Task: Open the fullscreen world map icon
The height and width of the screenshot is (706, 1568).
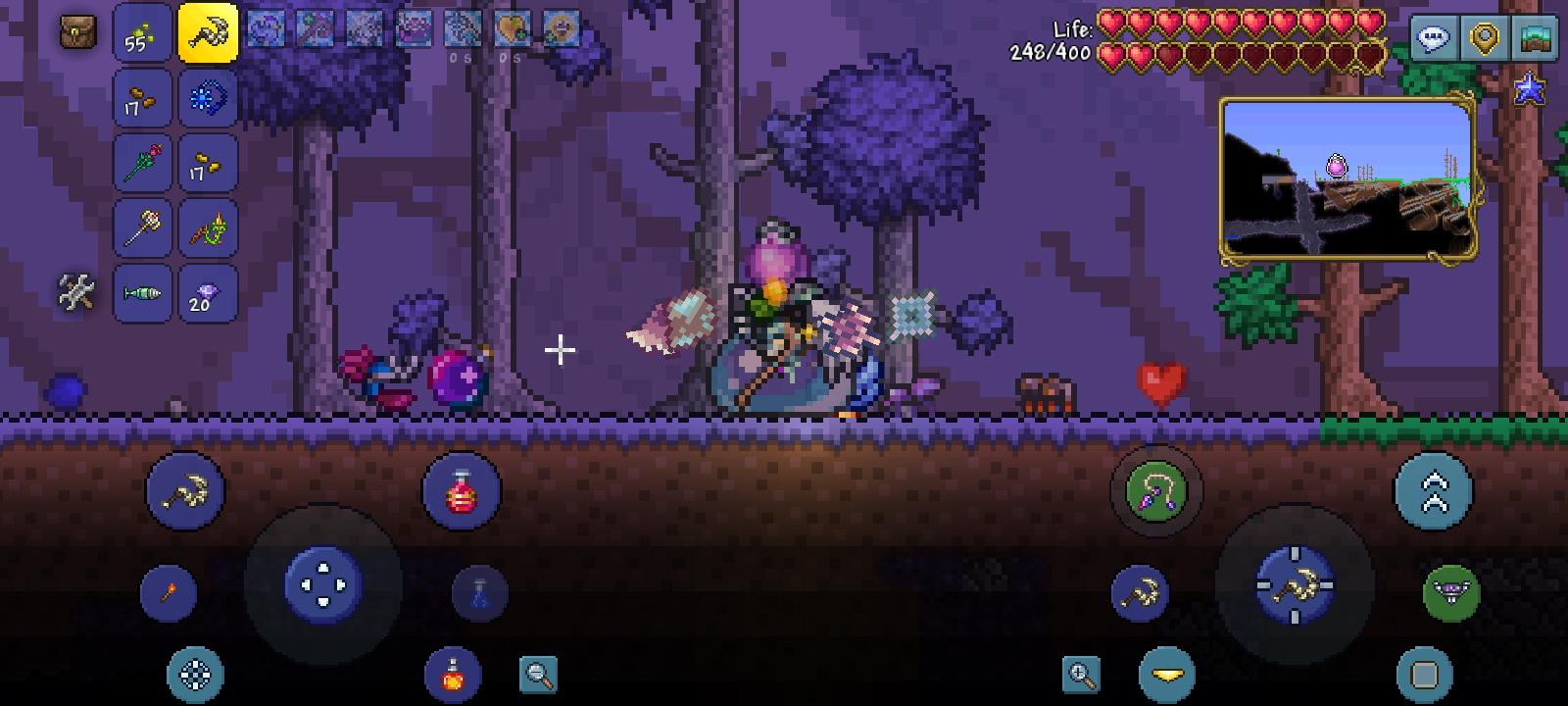Action: [x=1533, y=39]
